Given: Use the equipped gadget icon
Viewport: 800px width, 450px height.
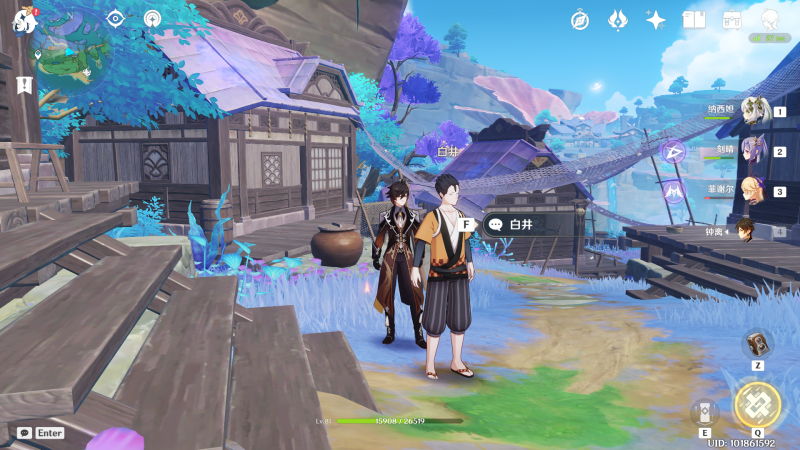Looking at the screenshot, I should click(757, 344).
